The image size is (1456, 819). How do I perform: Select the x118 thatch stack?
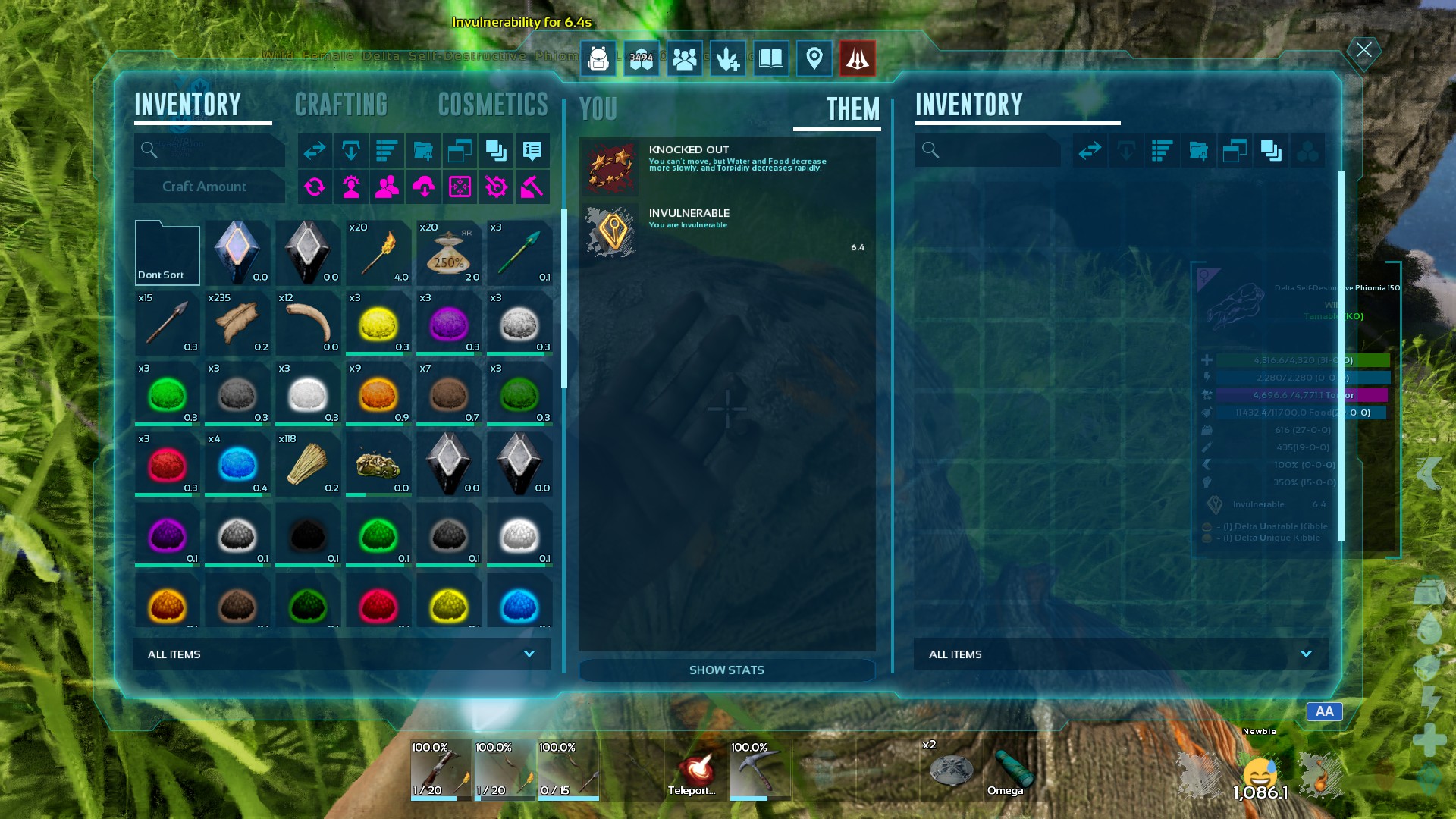tap(308, 464)
